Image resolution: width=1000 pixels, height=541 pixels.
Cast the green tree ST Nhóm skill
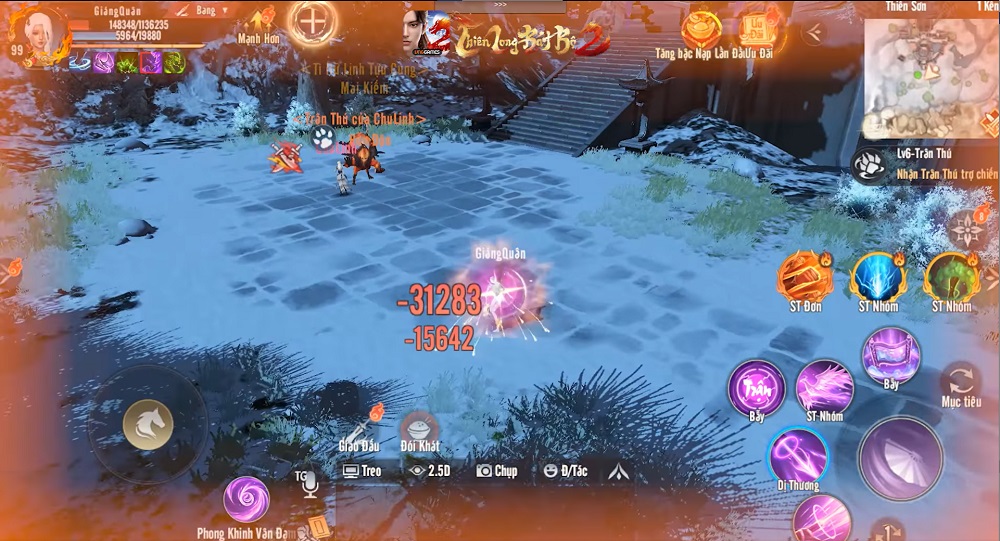[x=949, y=277]
